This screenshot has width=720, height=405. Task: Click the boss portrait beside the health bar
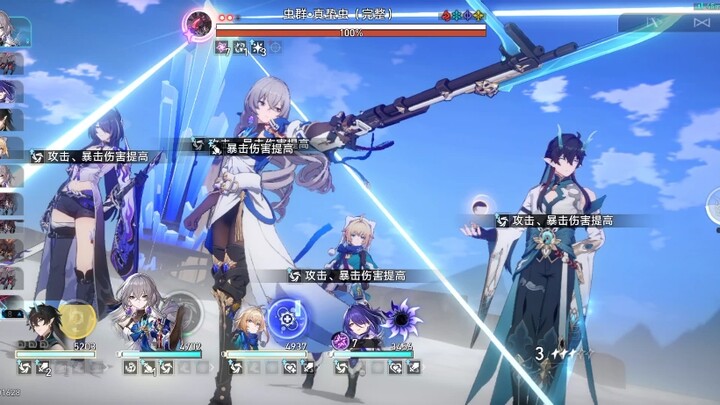tap(200, 24)
